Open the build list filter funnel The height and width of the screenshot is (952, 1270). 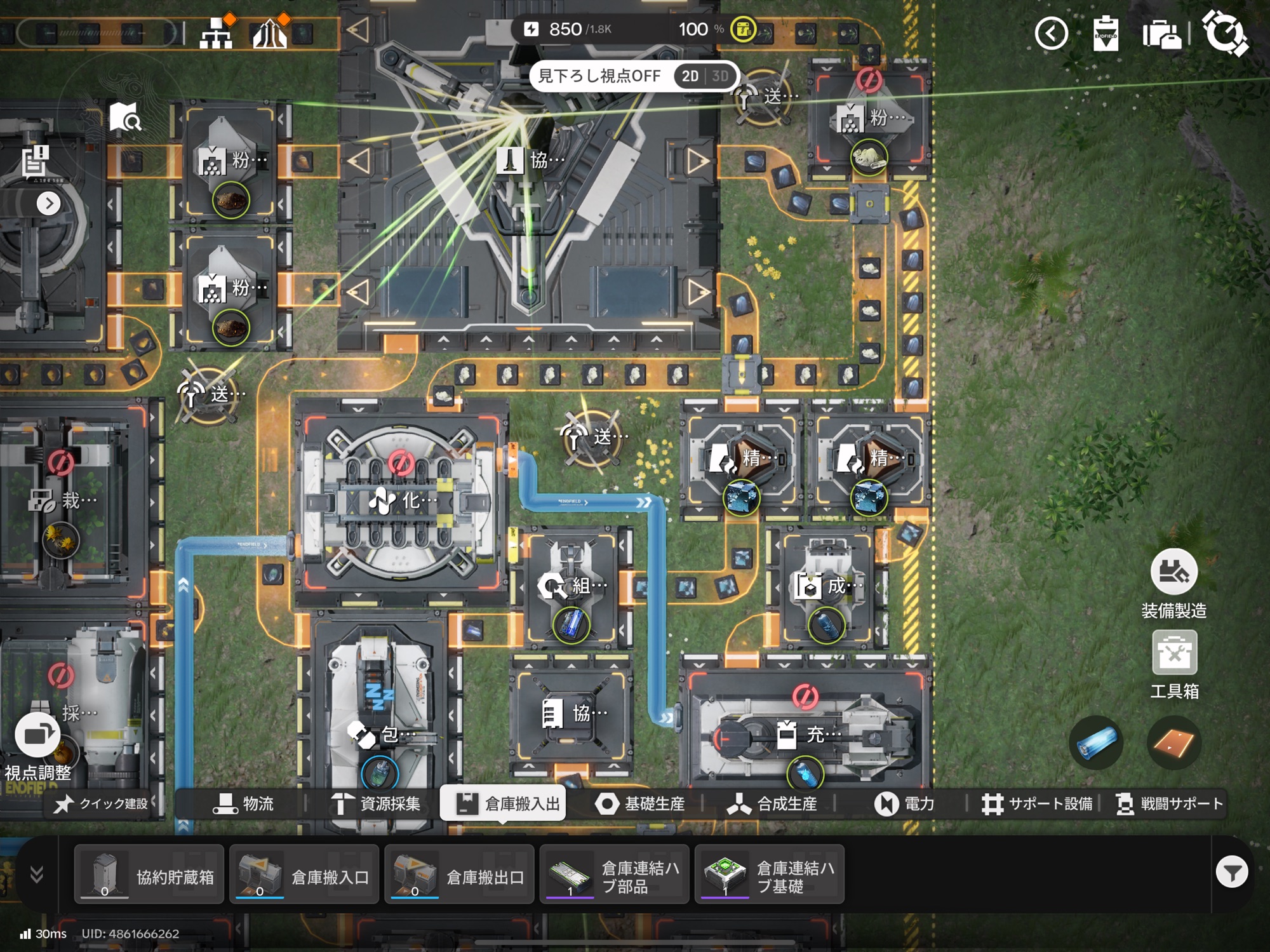(1231, 873)
